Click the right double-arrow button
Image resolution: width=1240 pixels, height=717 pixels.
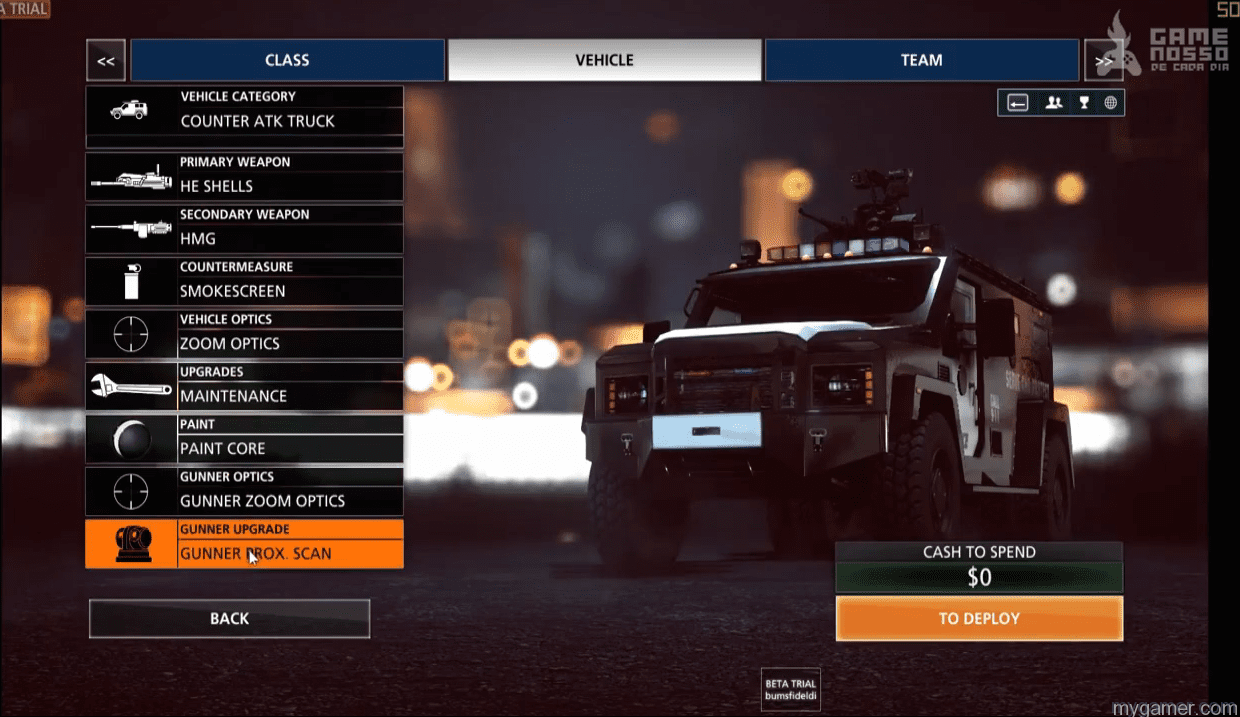coord(1102,61)
